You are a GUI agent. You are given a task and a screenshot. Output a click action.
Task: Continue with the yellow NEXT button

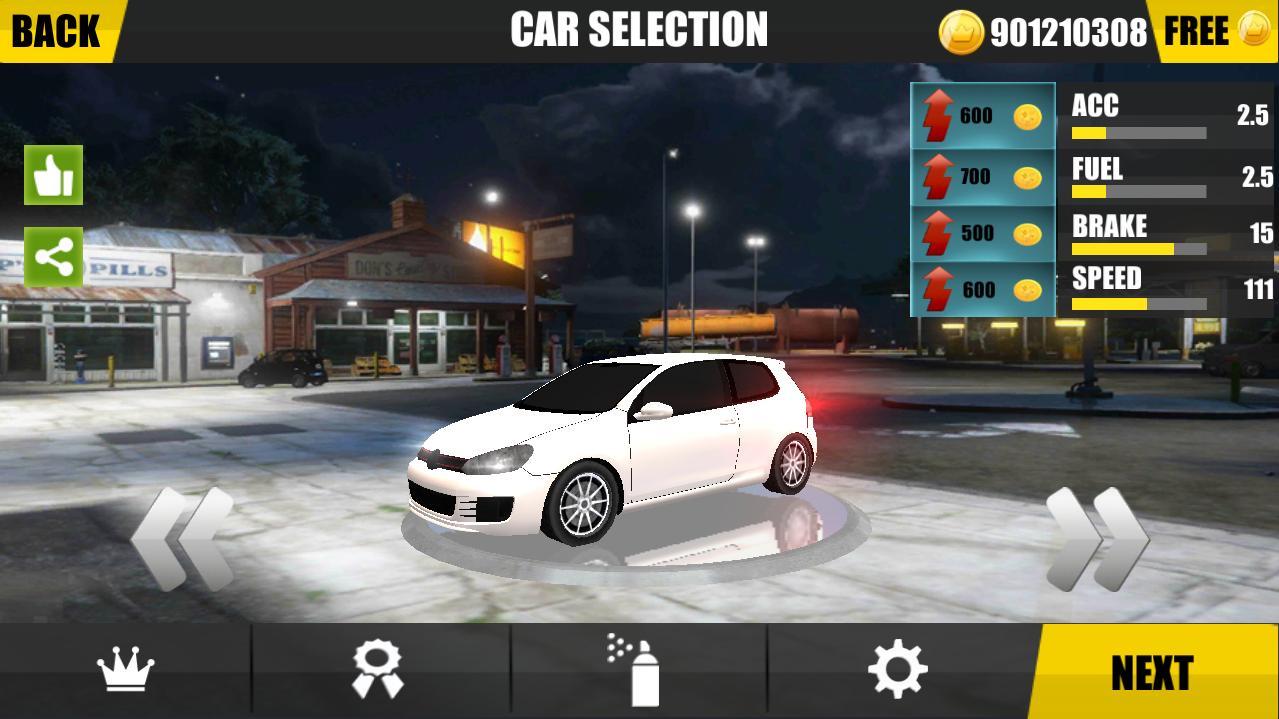coord(1152,673)
